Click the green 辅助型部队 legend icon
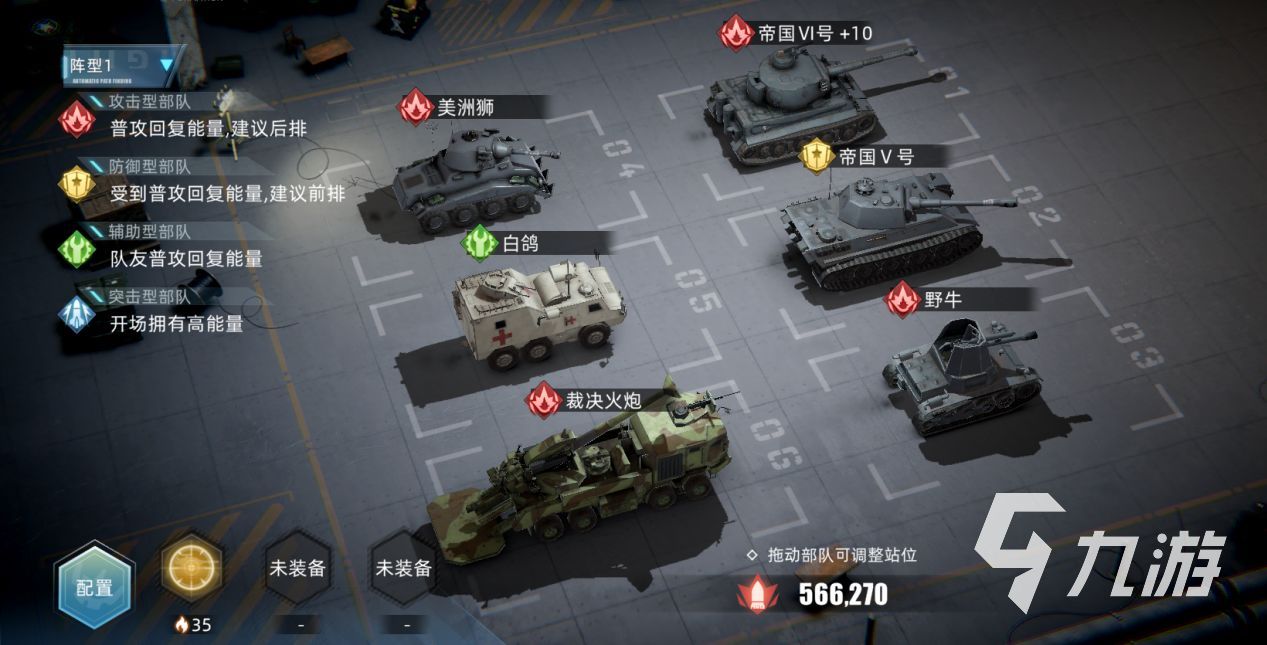1267x645 pixels. (x=77, y=249)
